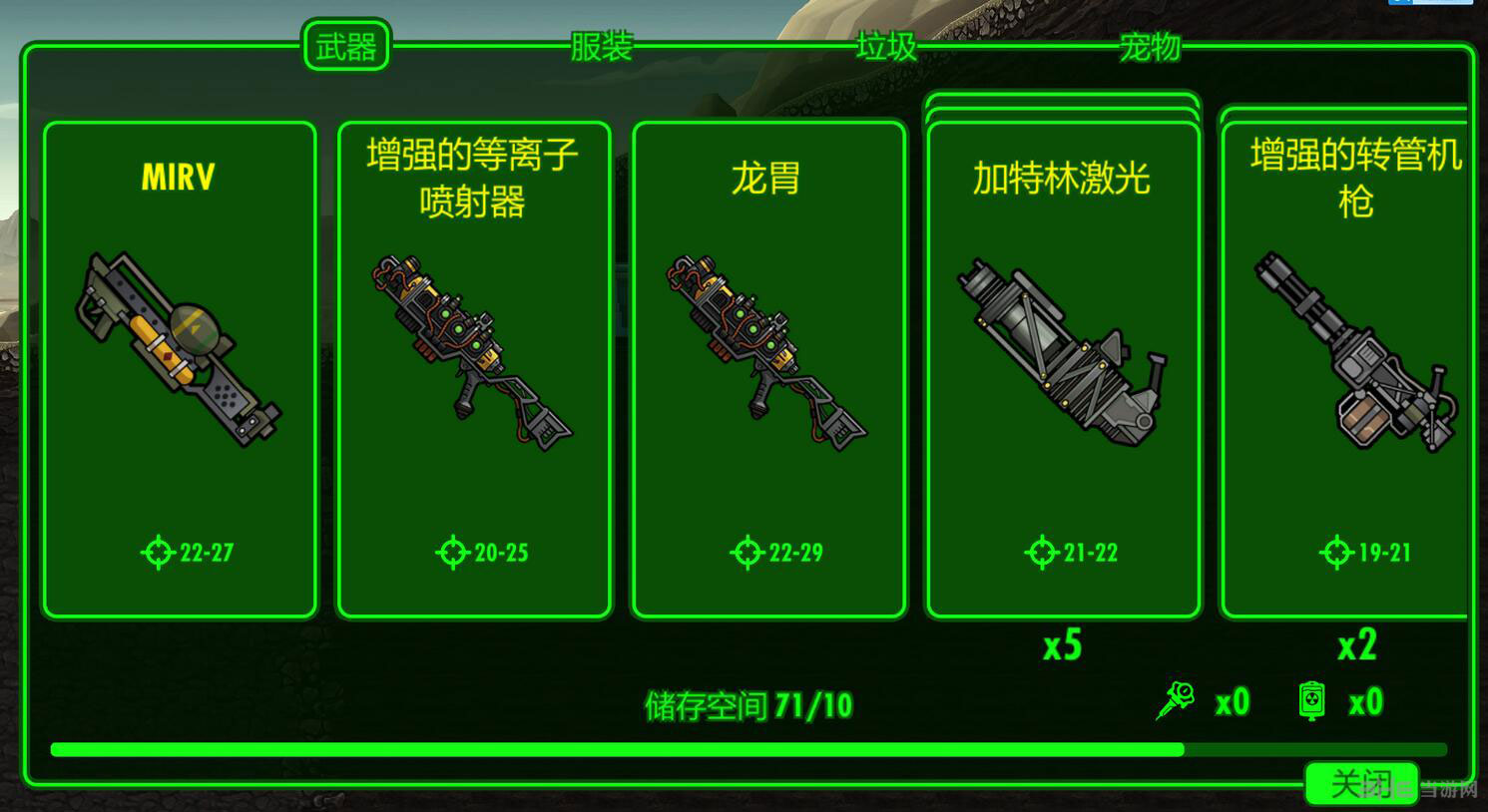Switch to the 垃圾 tab

[882, 45]
